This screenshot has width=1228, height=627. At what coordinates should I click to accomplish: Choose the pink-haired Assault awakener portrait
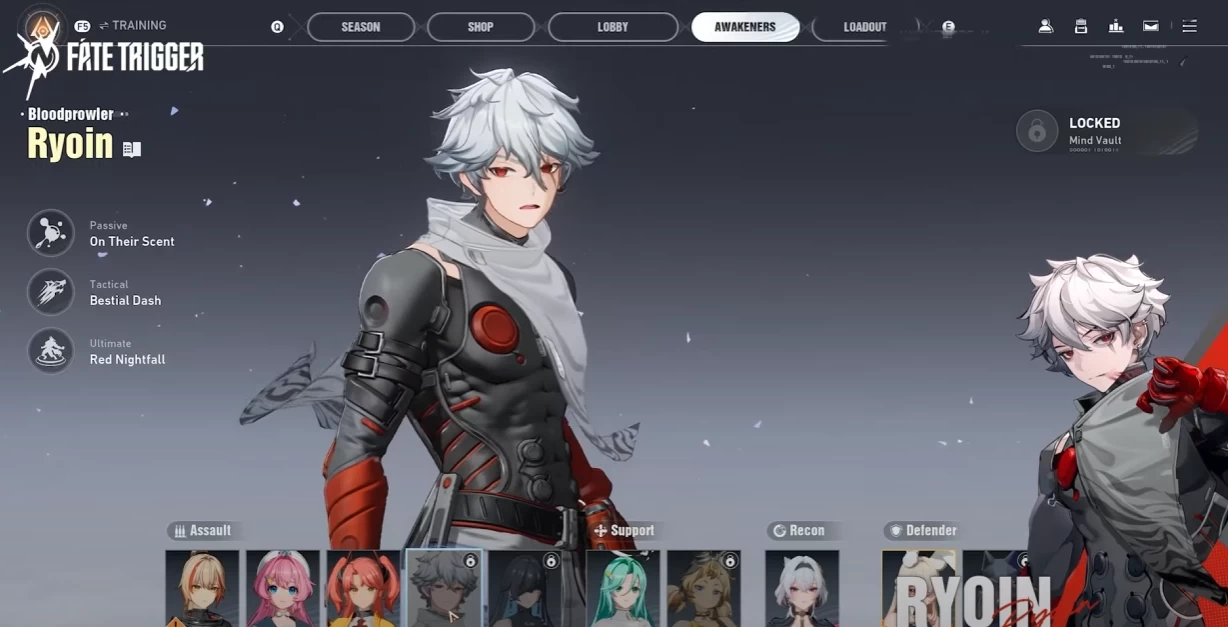pos(283,588)
